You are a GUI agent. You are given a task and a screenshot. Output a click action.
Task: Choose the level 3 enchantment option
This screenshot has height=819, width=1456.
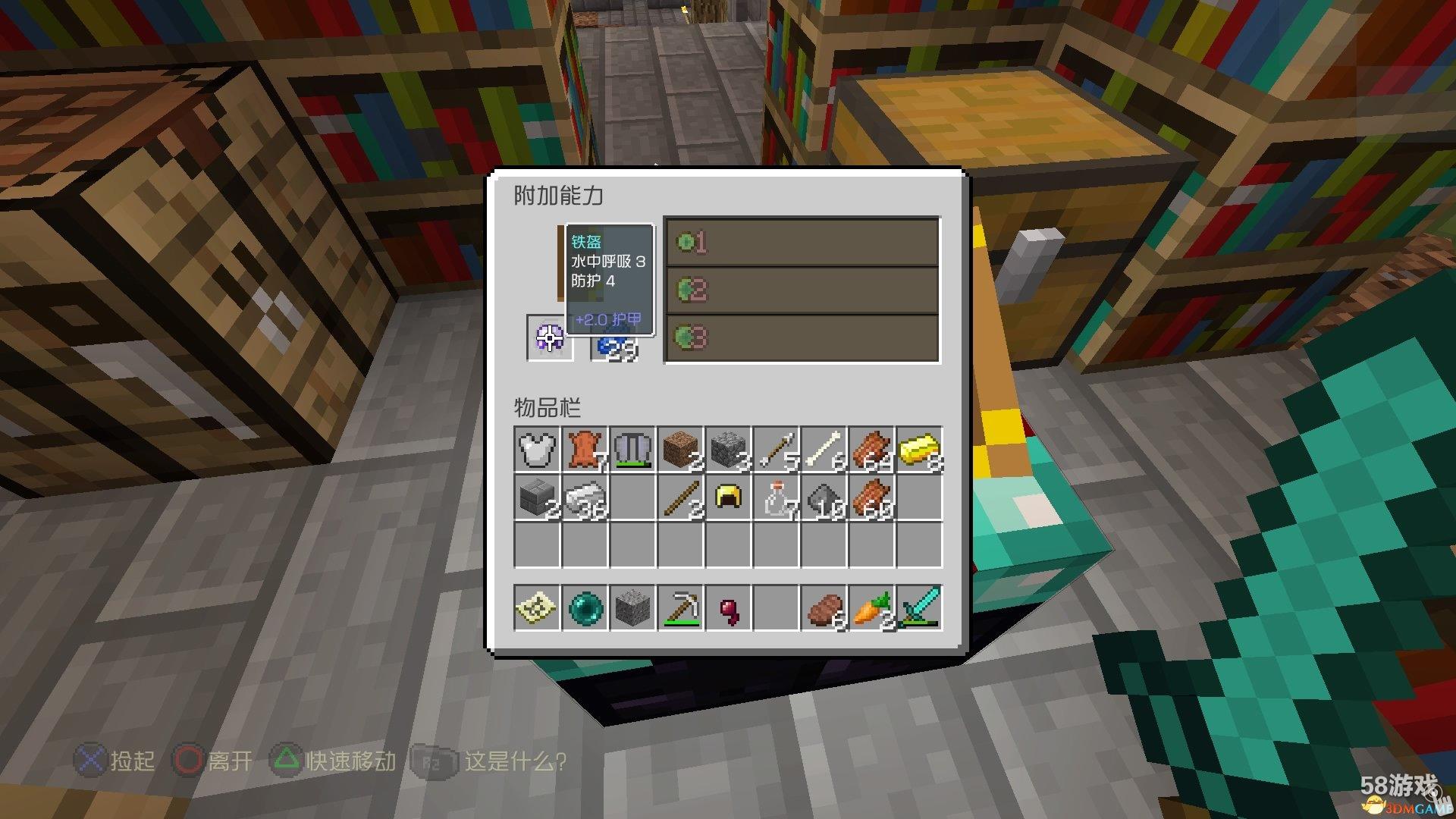pos(802,337)
